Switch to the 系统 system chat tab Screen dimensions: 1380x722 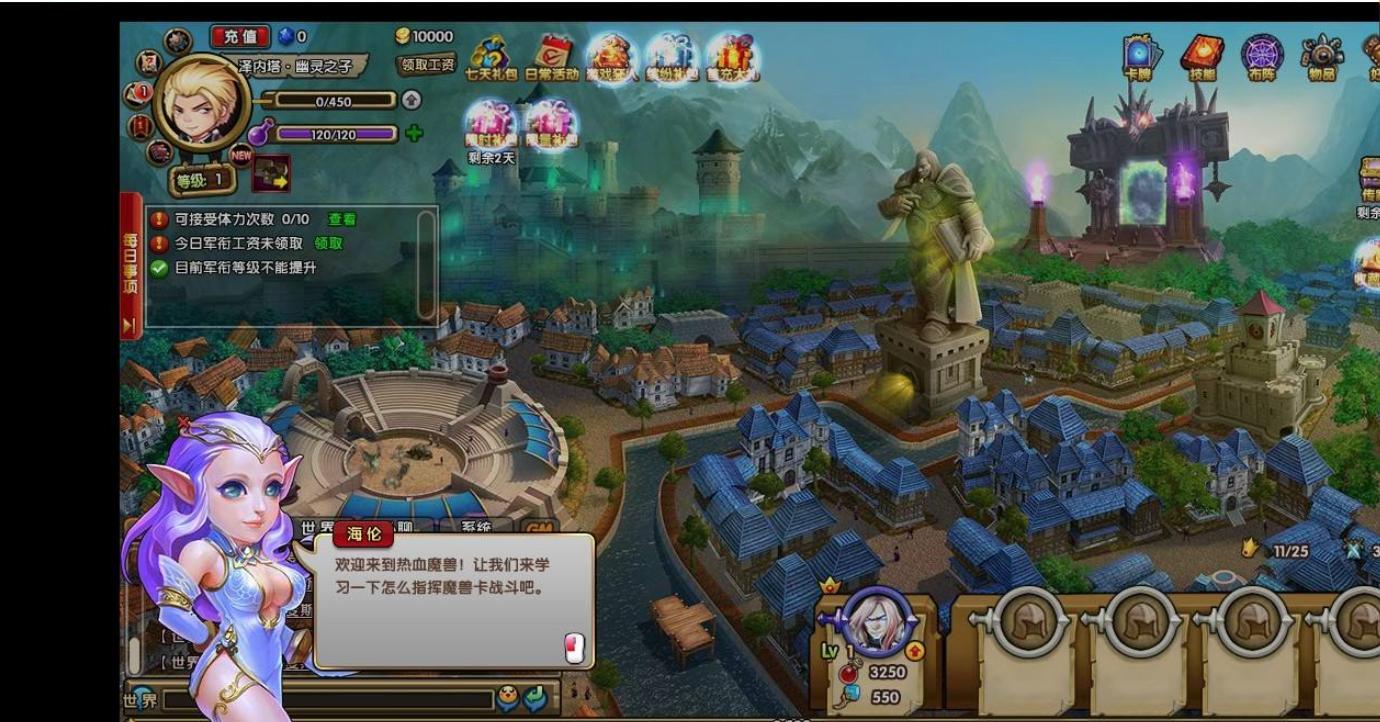[x=477, y=528]
